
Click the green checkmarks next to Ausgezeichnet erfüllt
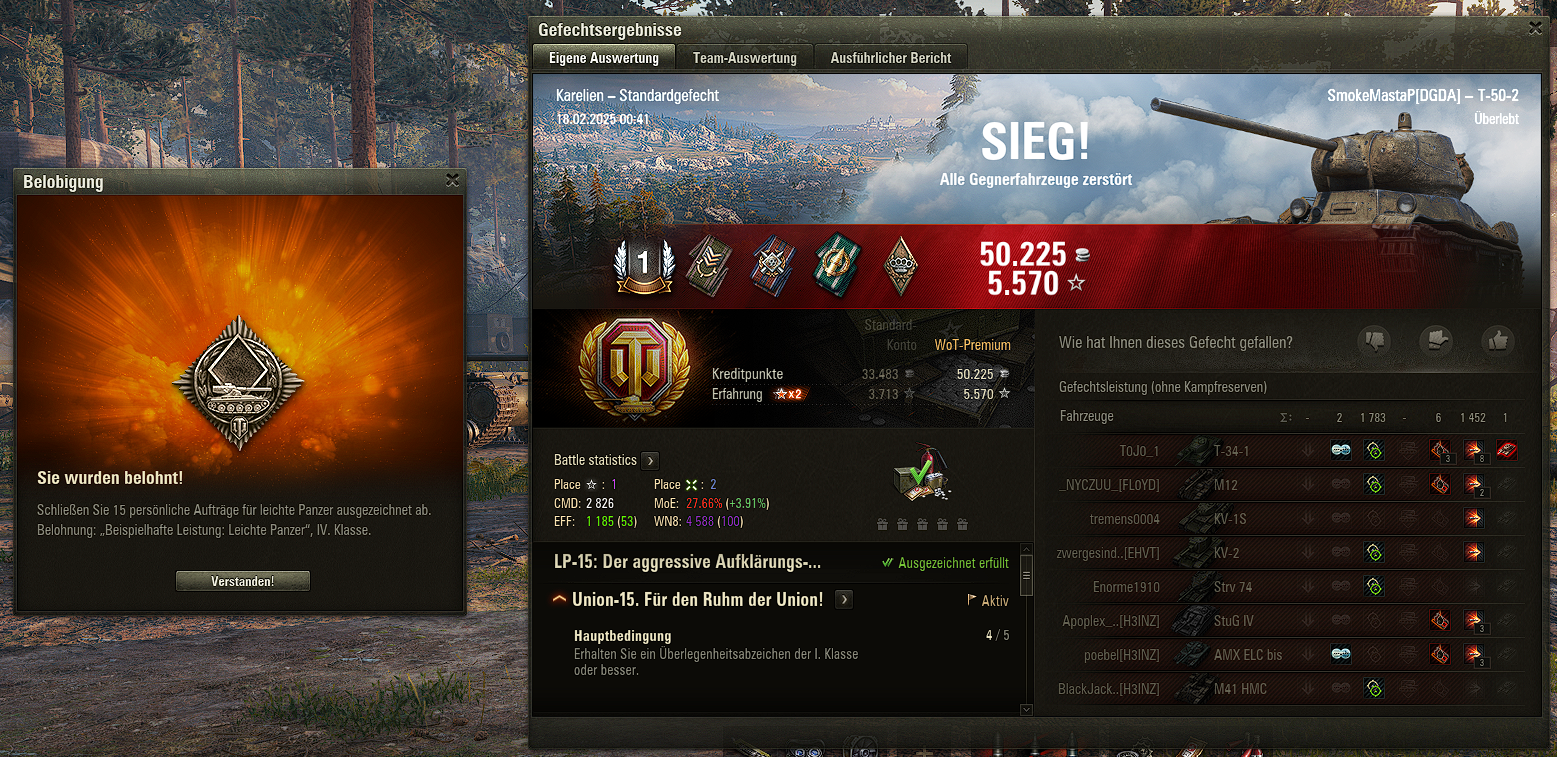(888, 562)
